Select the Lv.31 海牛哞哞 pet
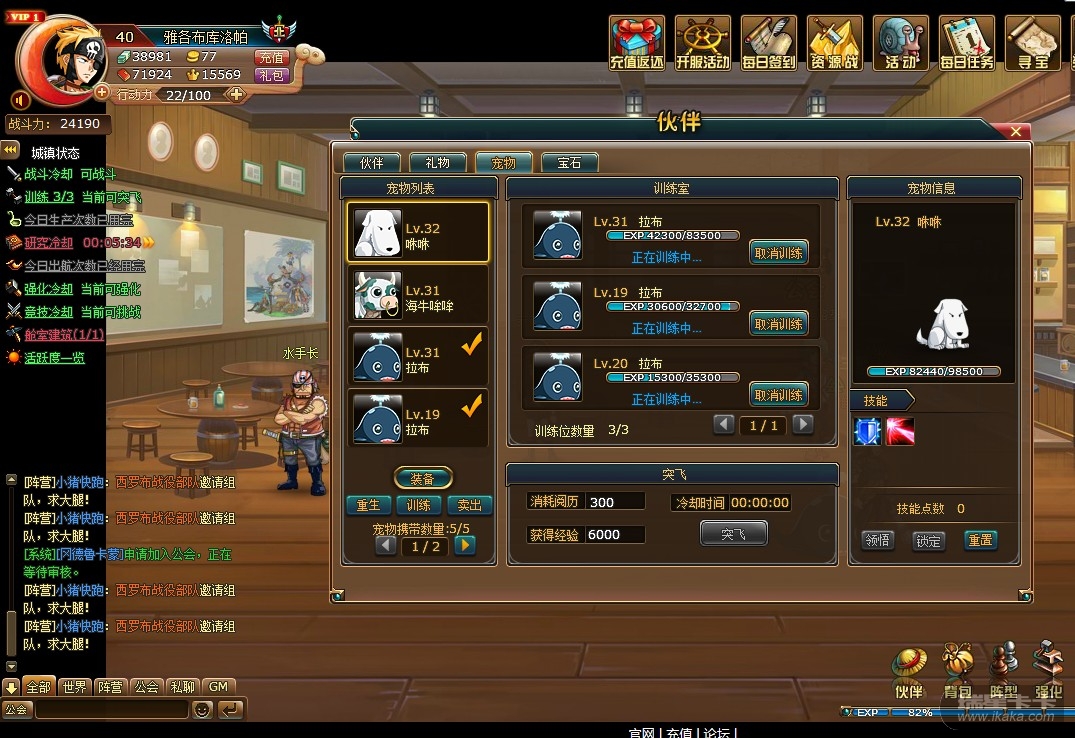Viewport: 1075px width, 738px height. coord(418,294)
